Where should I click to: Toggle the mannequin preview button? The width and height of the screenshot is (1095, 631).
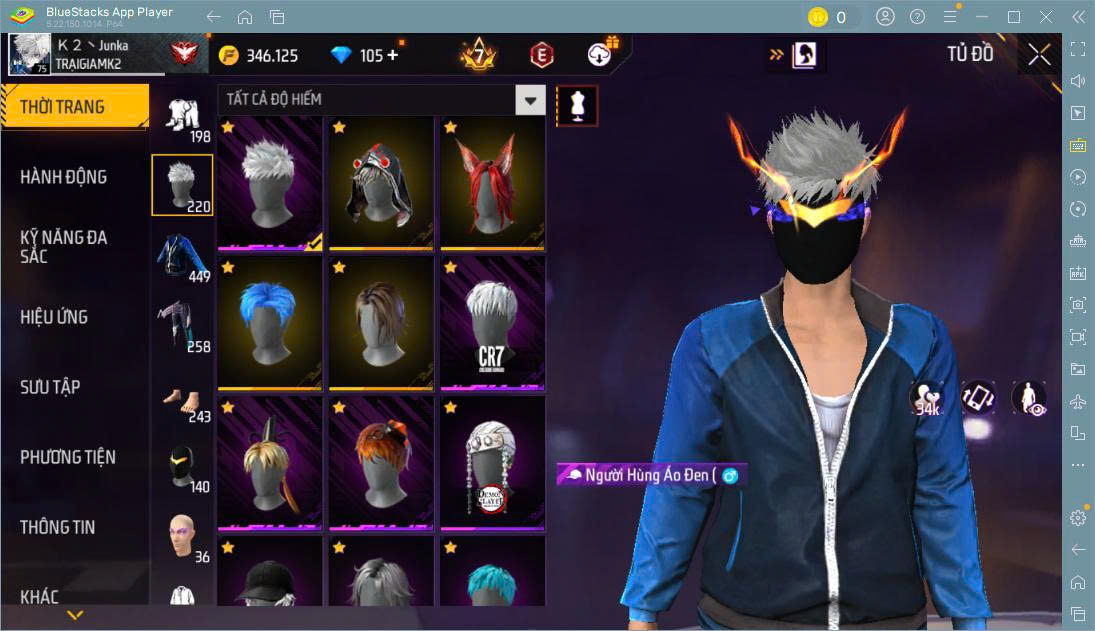point(577,105)
